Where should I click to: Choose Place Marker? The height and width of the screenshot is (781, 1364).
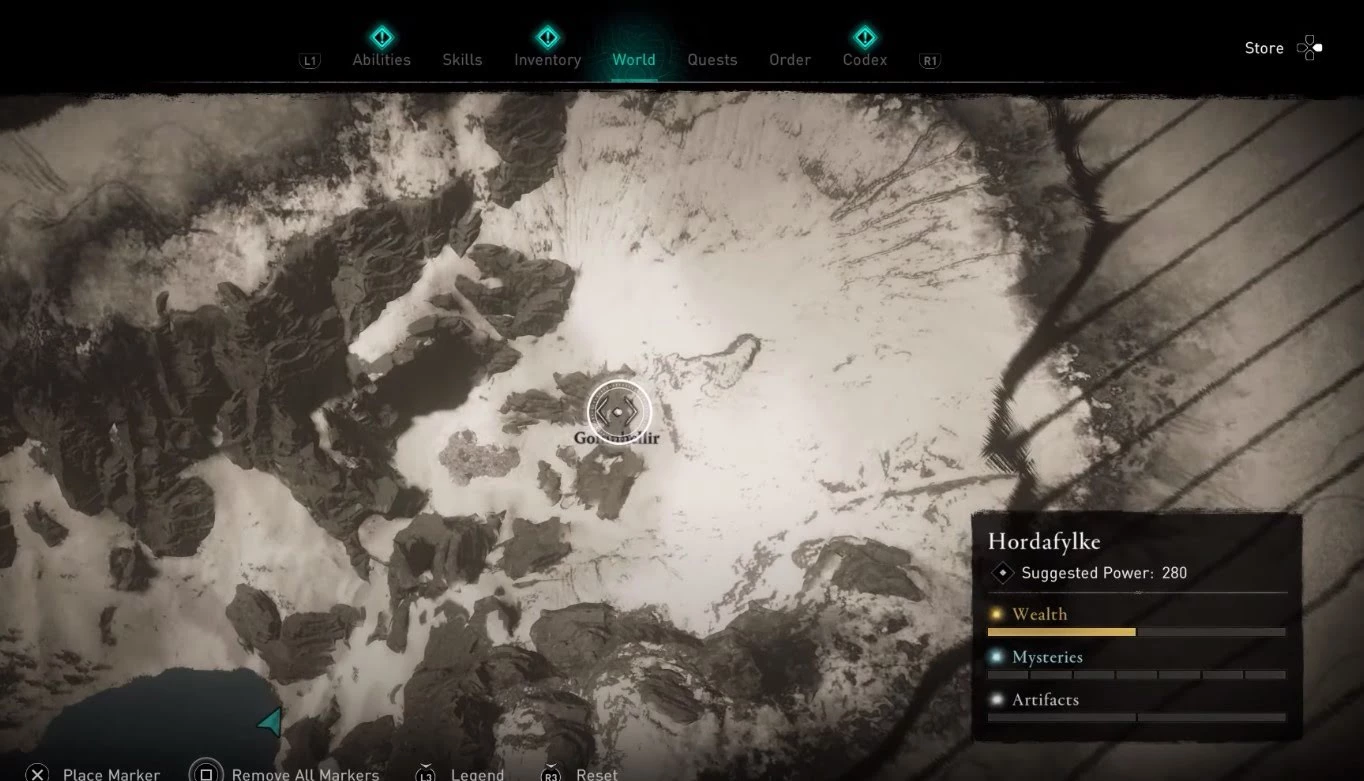(x=111, y=774)
